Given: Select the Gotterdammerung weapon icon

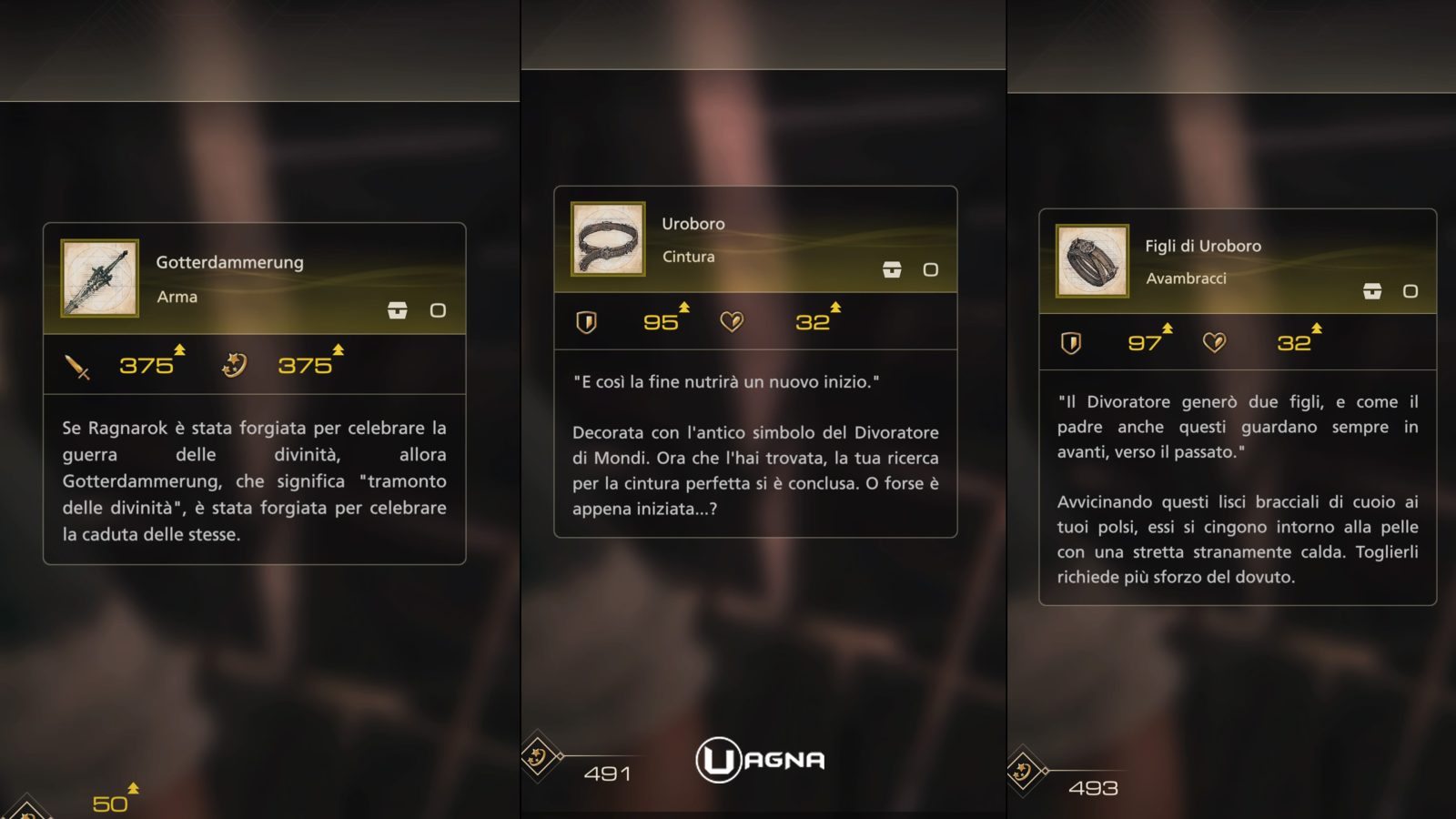Looking at the screenshot, I should click(99, 278).
